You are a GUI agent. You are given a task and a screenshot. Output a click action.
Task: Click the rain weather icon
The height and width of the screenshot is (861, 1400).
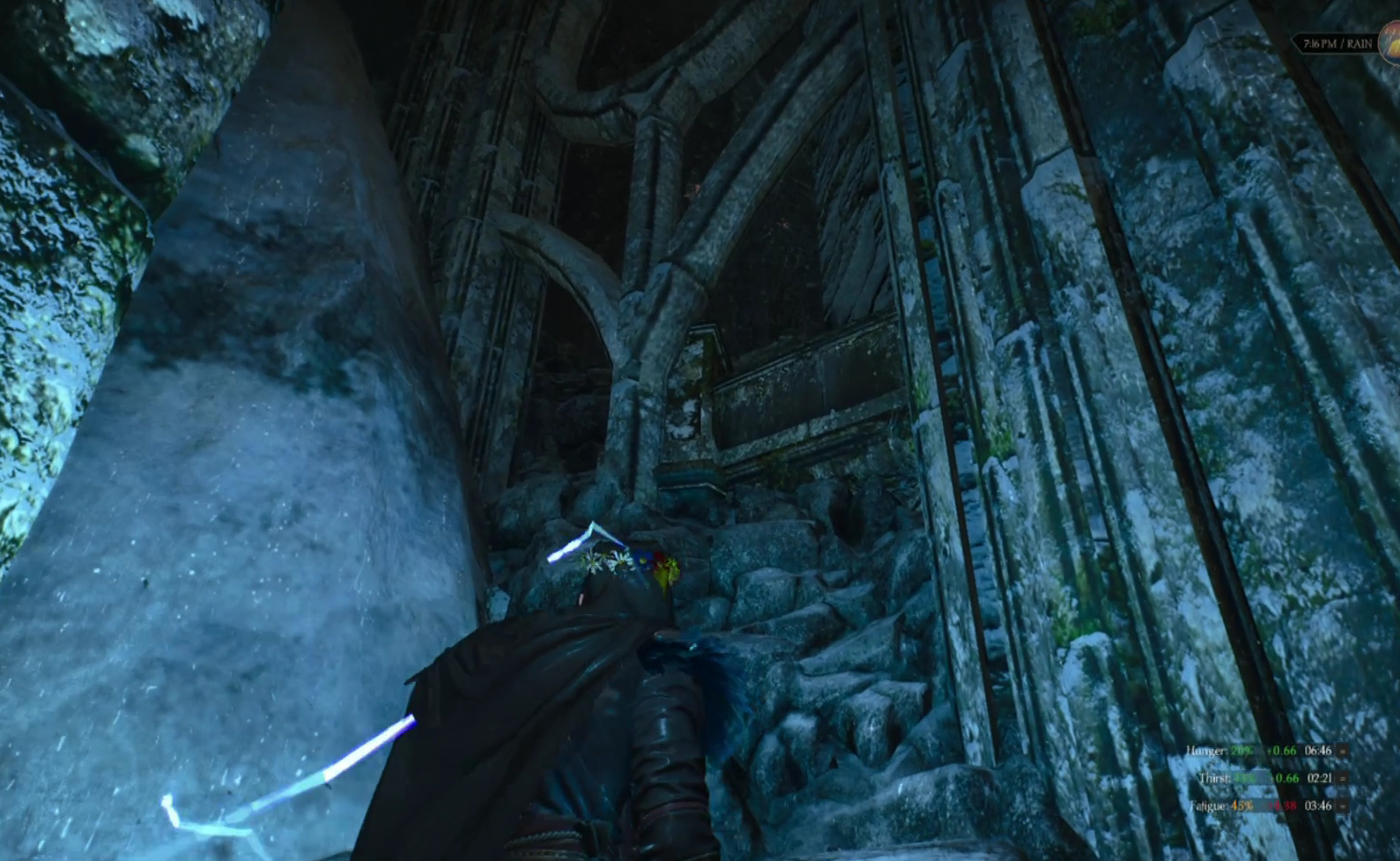point(1390,41)
